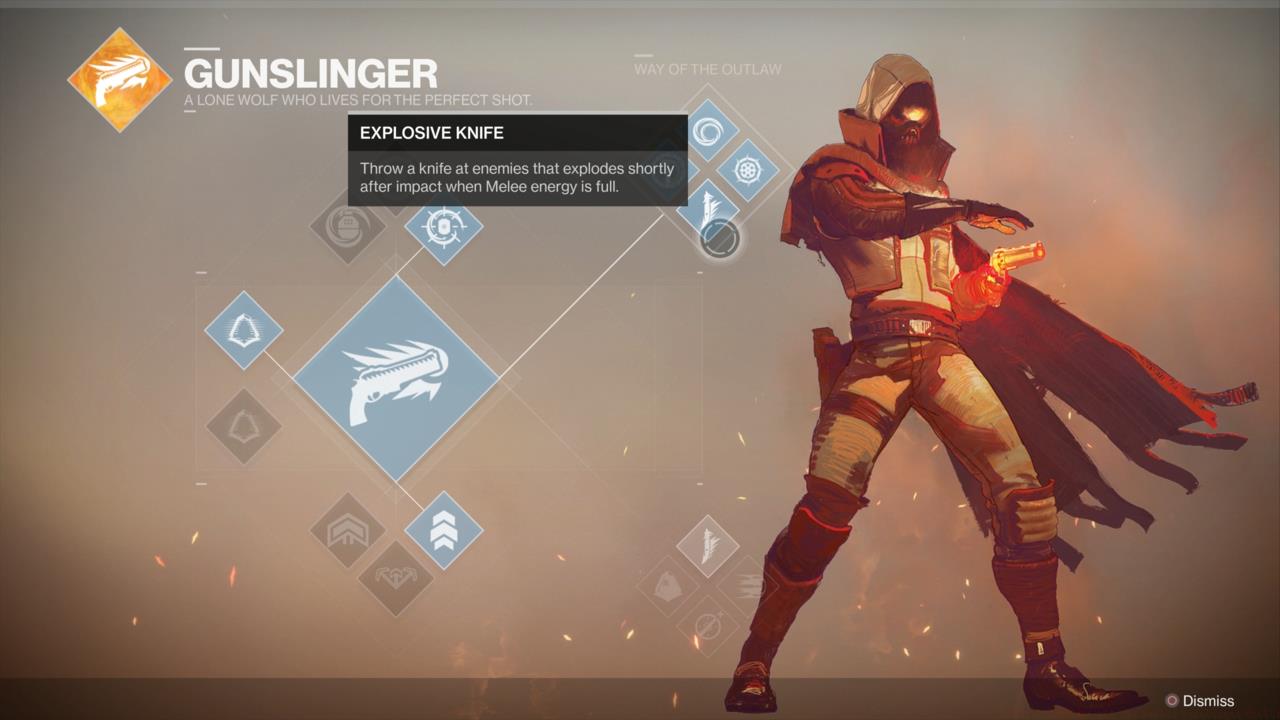Choose the active spiked-ring grenade node
Screen dimensions: 1280x720
[443, 227]
